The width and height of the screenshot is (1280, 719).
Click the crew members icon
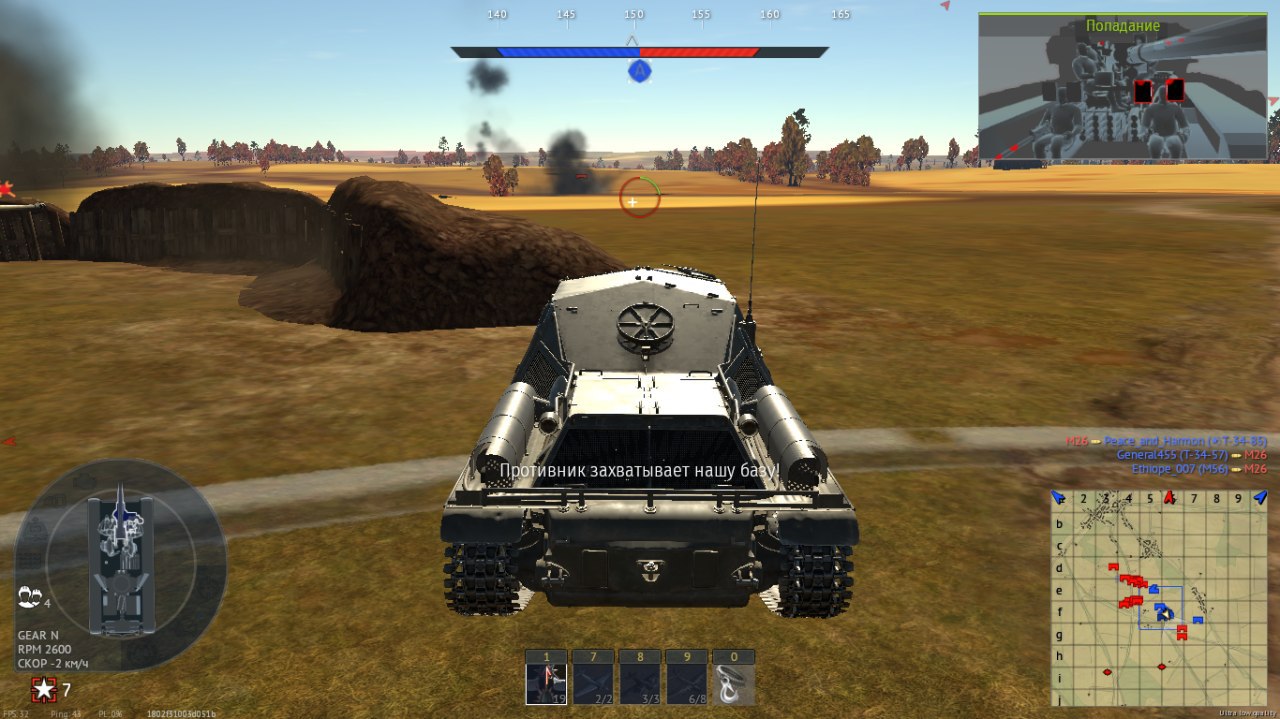(28, 598)
